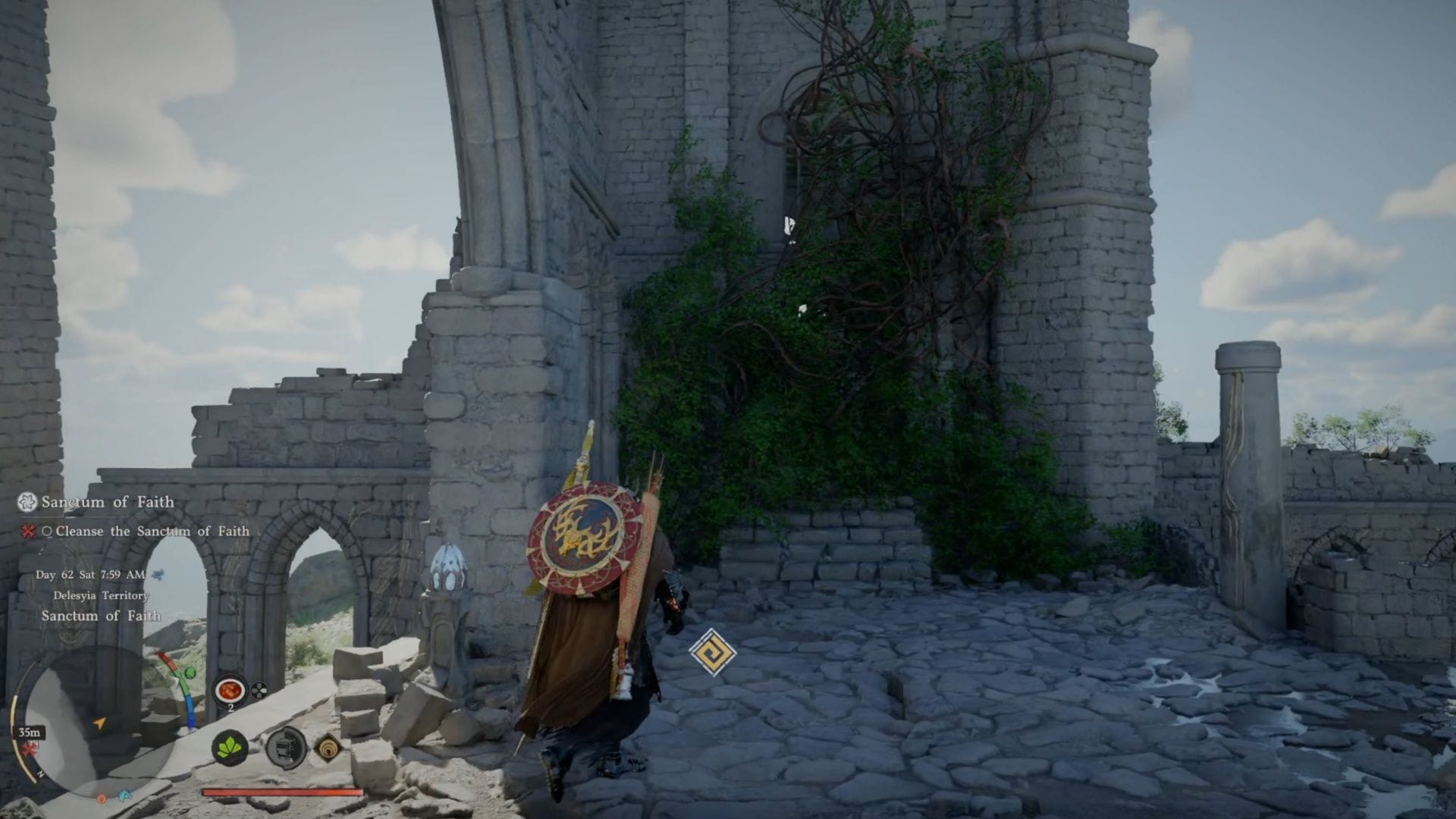Click the golden spiral waypoint marker

(x=713, y=652)
